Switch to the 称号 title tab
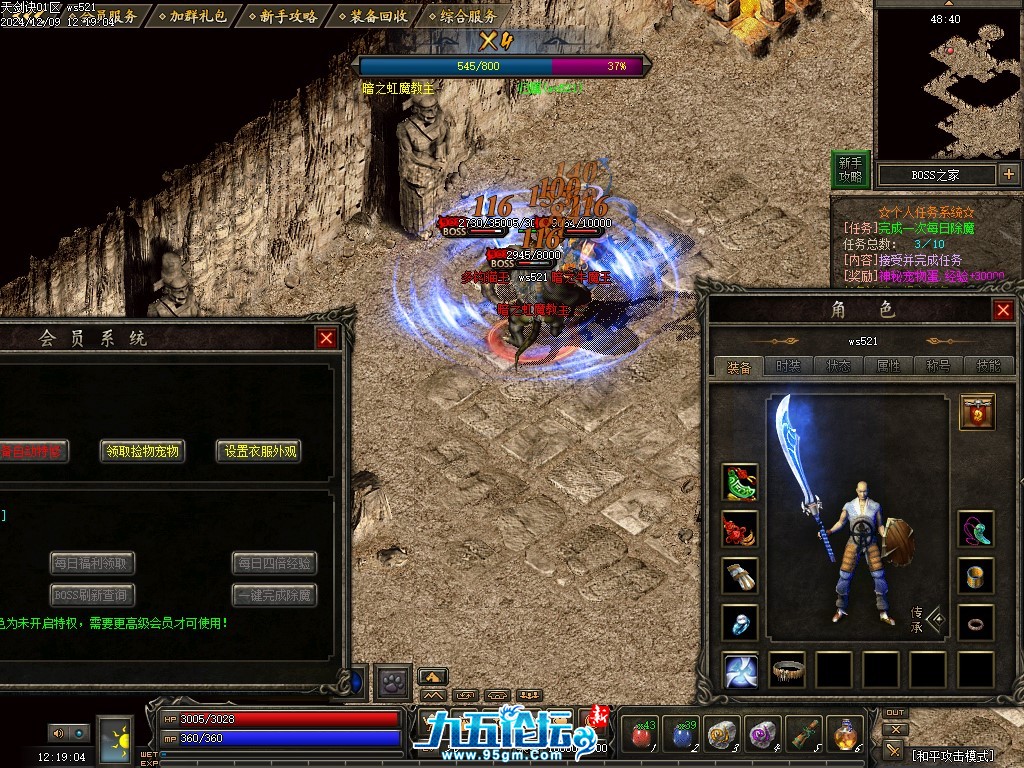This screenshot has height=768, width=1024. click(938, 366)
